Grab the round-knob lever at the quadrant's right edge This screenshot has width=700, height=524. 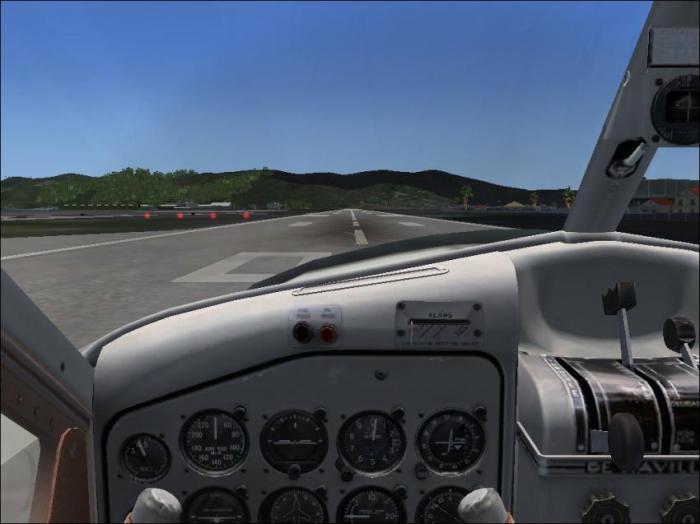pos(679,333)
